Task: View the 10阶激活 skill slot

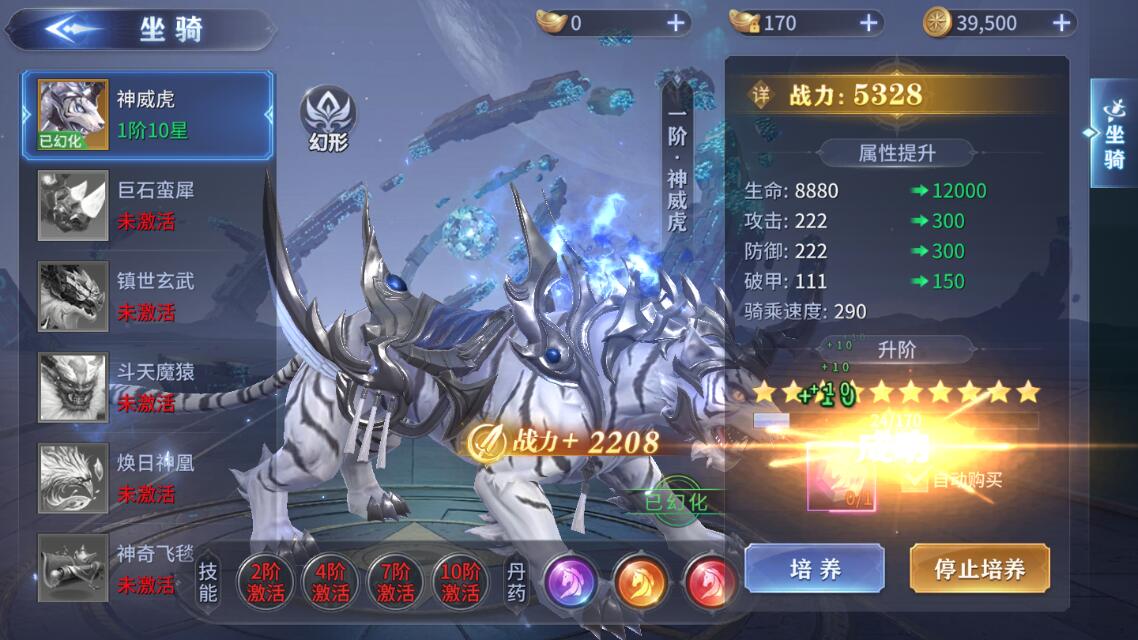Action: [460, 581]
